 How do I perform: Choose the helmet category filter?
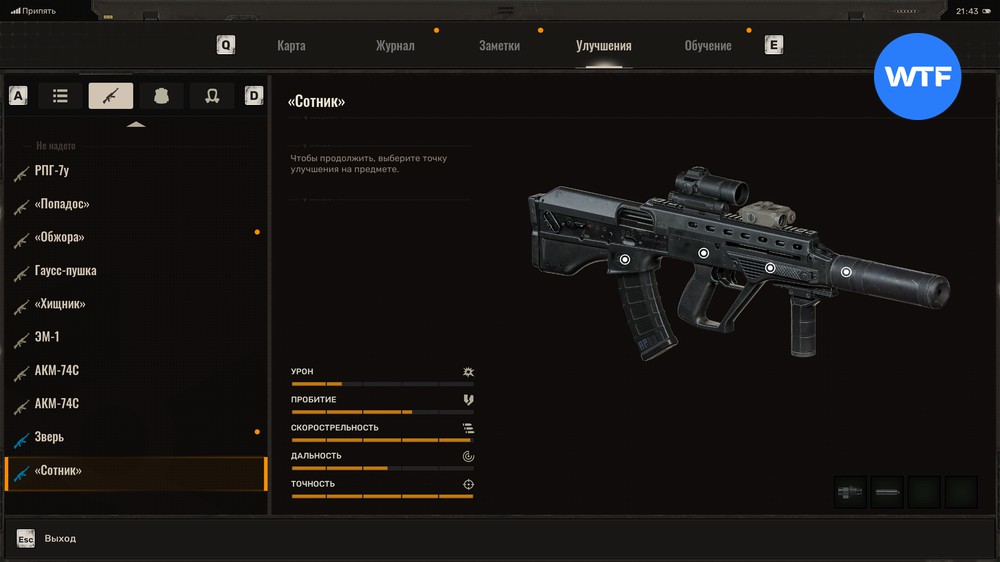[x=212, y=96]
